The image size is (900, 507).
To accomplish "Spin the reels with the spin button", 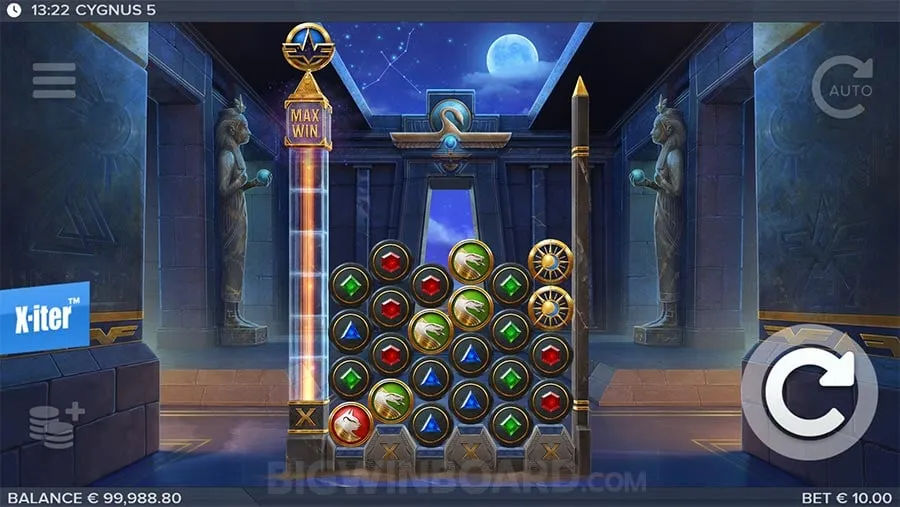I will 808,393.
